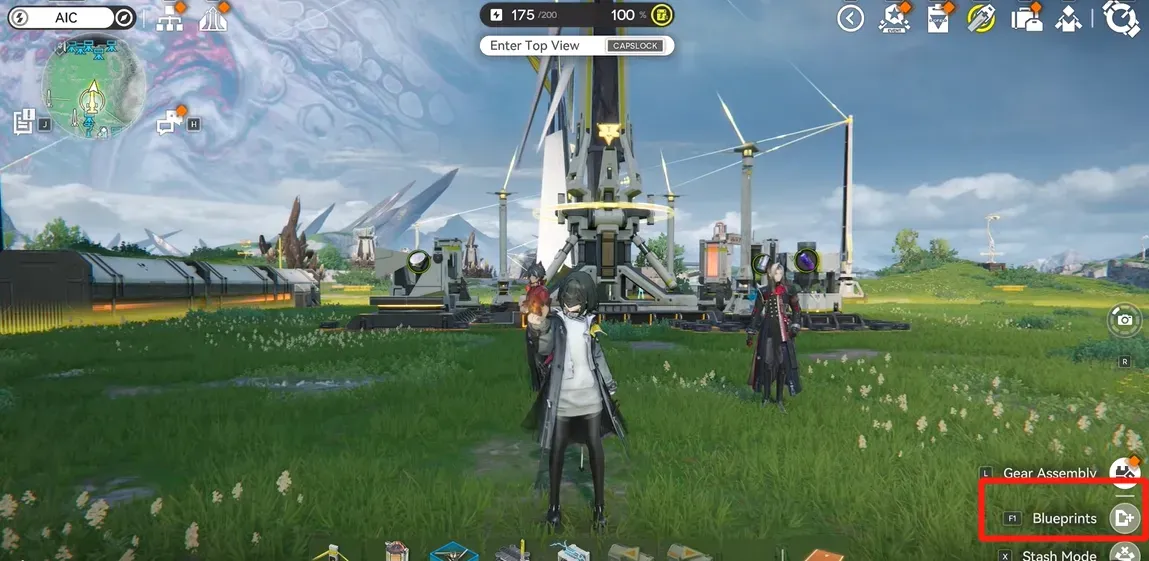
Task: Collapse the top menu with the back arrow
Action: (850, 18)
